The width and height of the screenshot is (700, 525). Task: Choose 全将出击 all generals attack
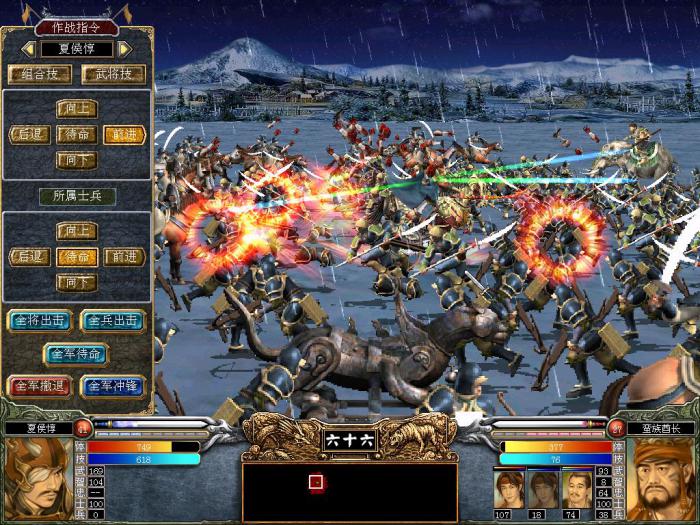[38, 321]
